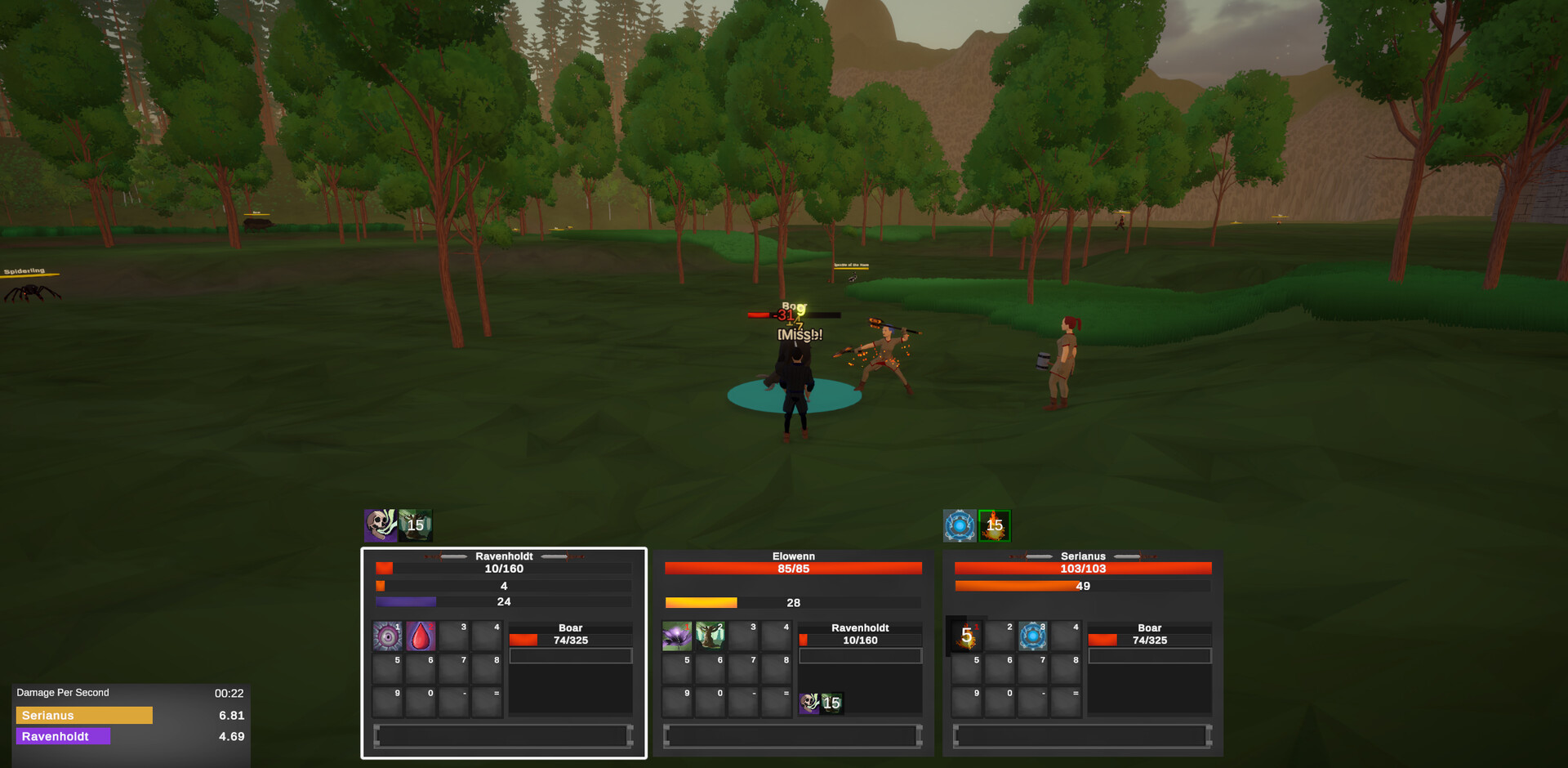The width and height of the screenshot is (1568, 768).
Task: Click the skull debuff on Ravenholdt's target frame
Action: tap(809, 703)
